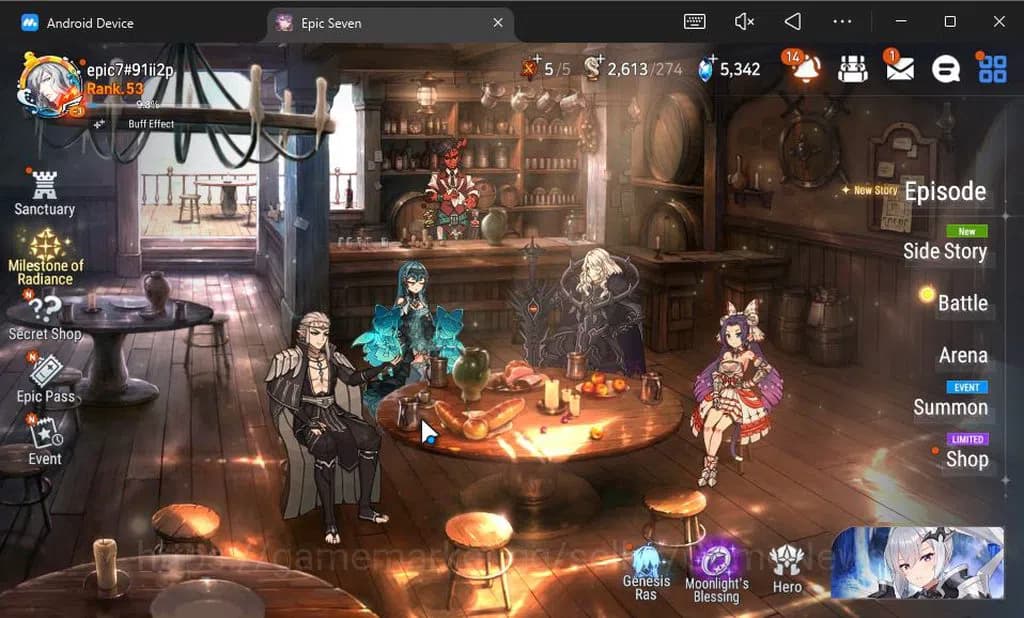Viewport: 1024px width, 618px height.
Task: Select Moonlight's Blessing
Action: (x=716, y=573)
